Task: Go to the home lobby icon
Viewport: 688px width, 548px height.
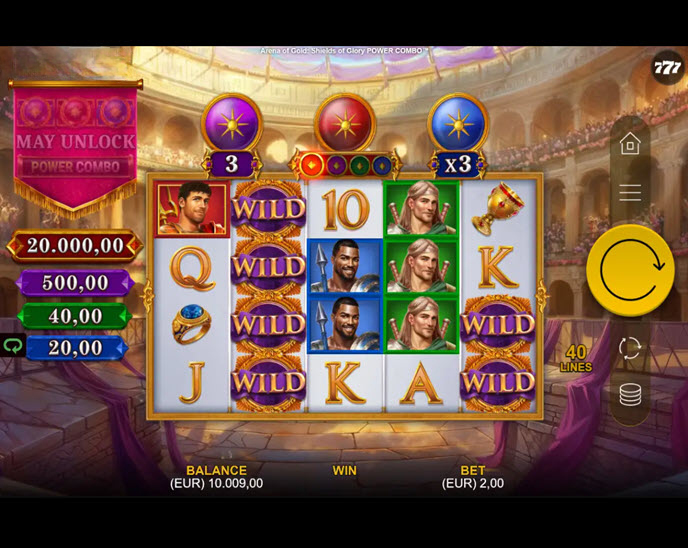Action: pyautogui.click(x=630, y=145)
